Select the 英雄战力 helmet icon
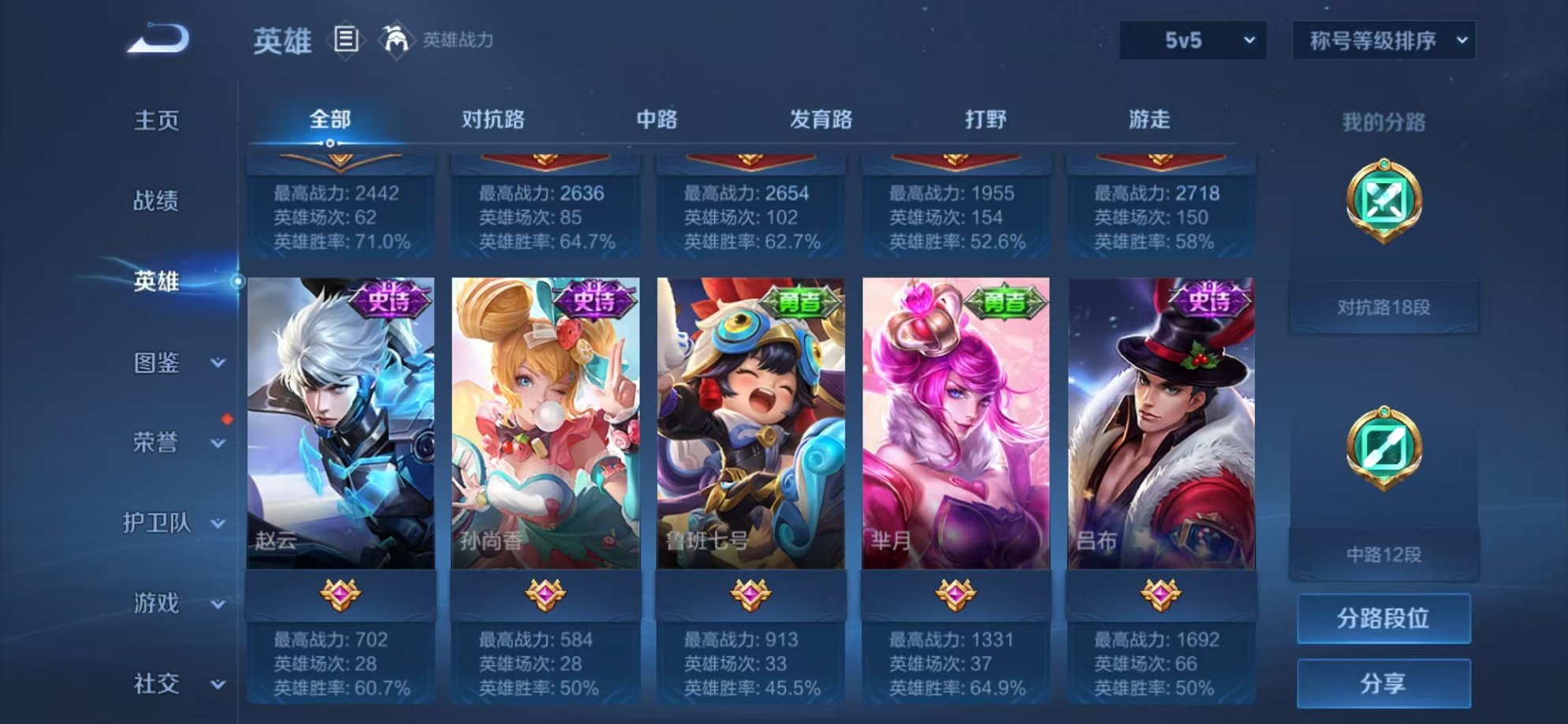 (x=395, y=38)
